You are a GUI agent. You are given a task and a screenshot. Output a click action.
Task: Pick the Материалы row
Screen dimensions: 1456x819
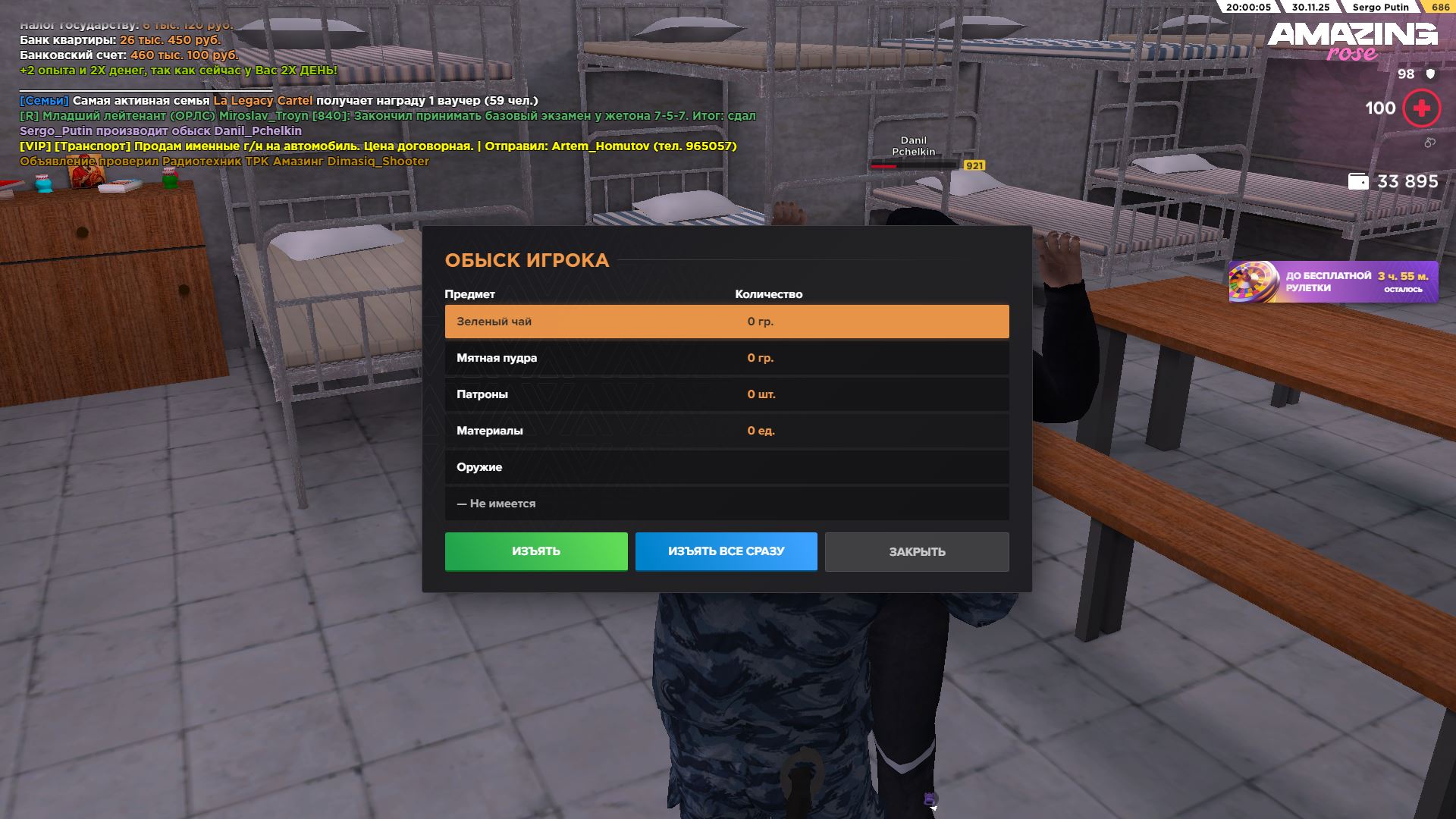coord(726,431)
